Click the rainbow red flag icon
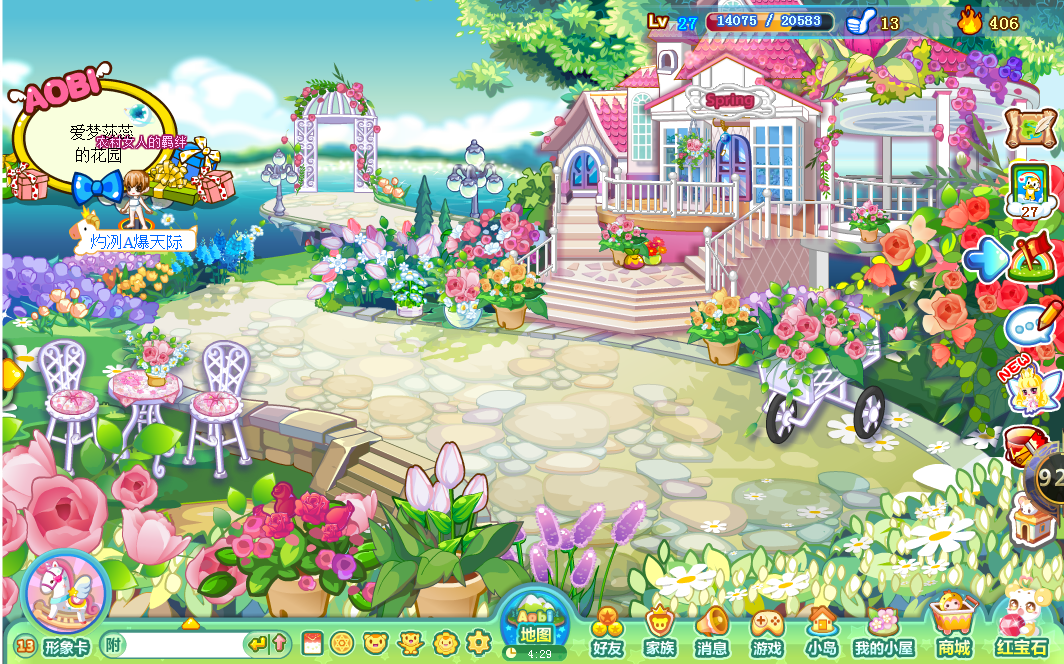 pos(1034,256)
